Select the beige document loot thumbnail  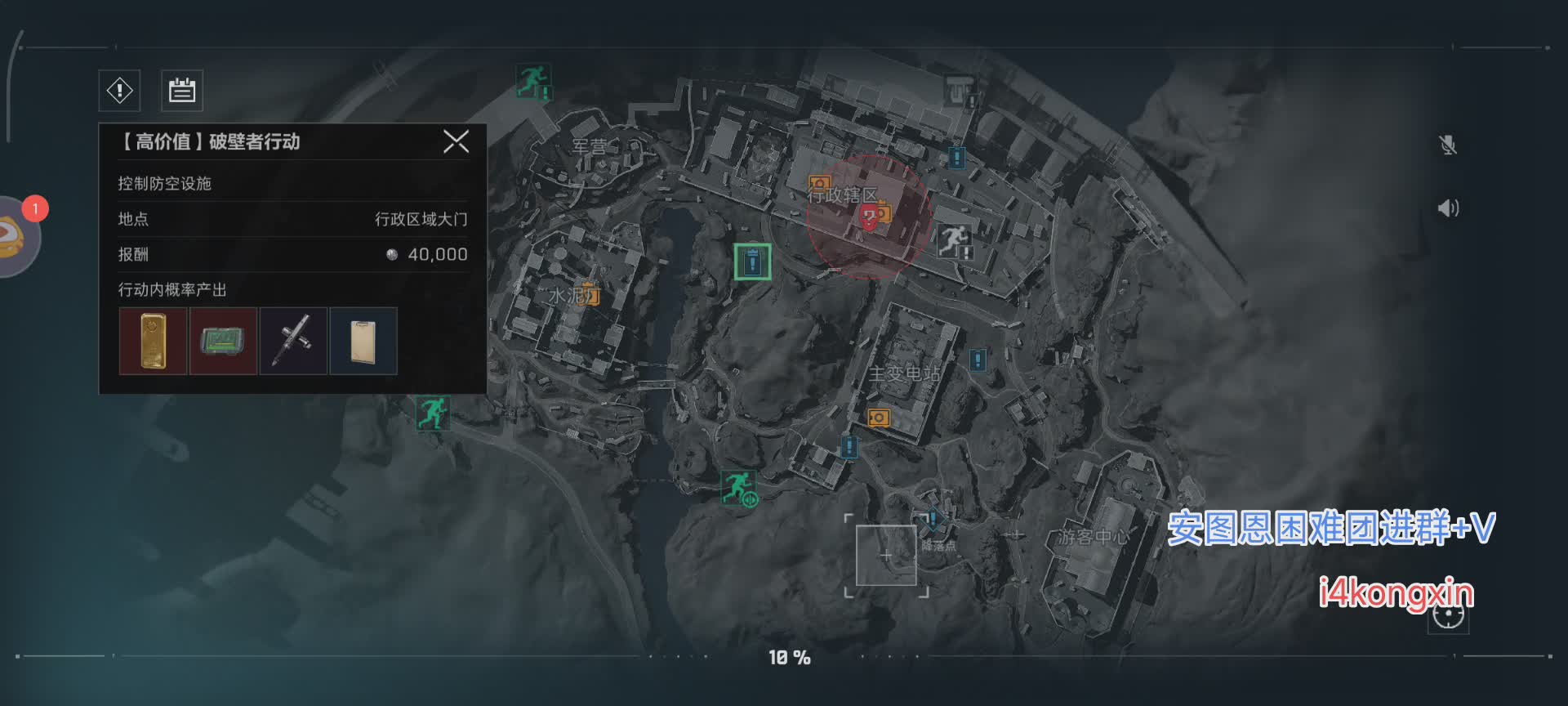(x=363, y=341)
